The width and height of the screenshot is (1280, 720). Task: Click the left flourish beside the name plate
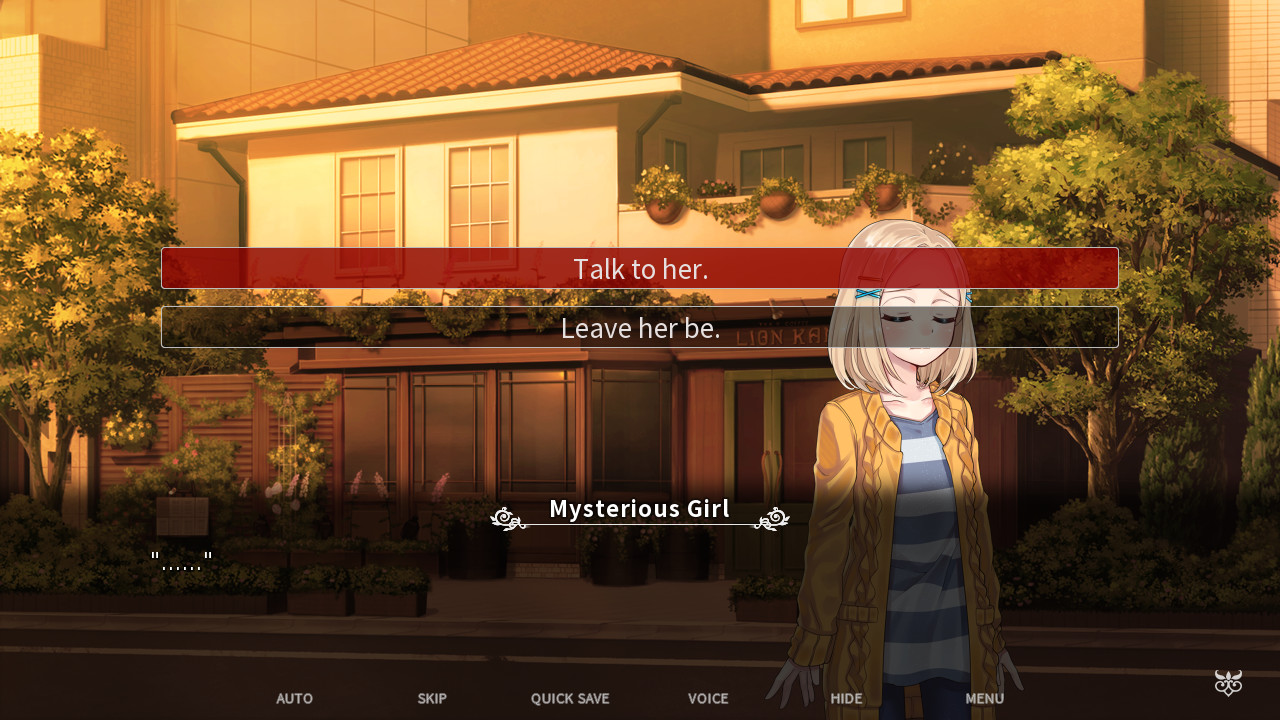point(507,518)
